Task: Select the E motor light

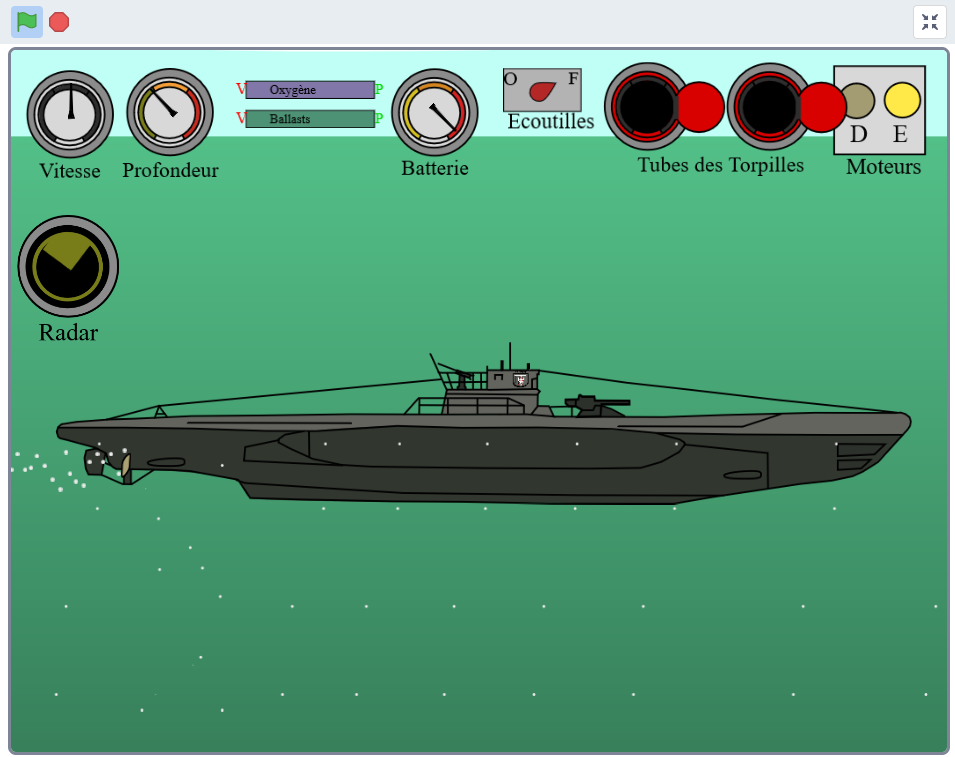Action: tap(902, 101)
